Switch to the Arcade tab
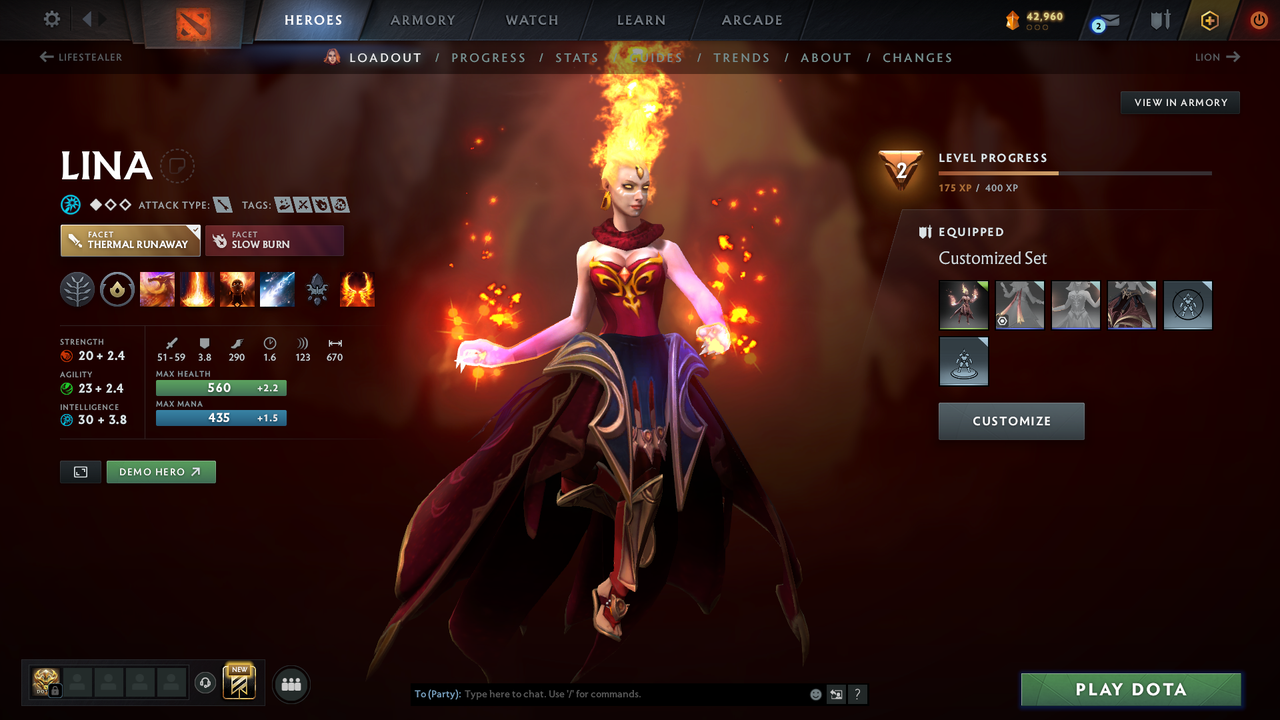This screenshot has height=720, width=1280. pyautogui.click(x=751, y=19)
